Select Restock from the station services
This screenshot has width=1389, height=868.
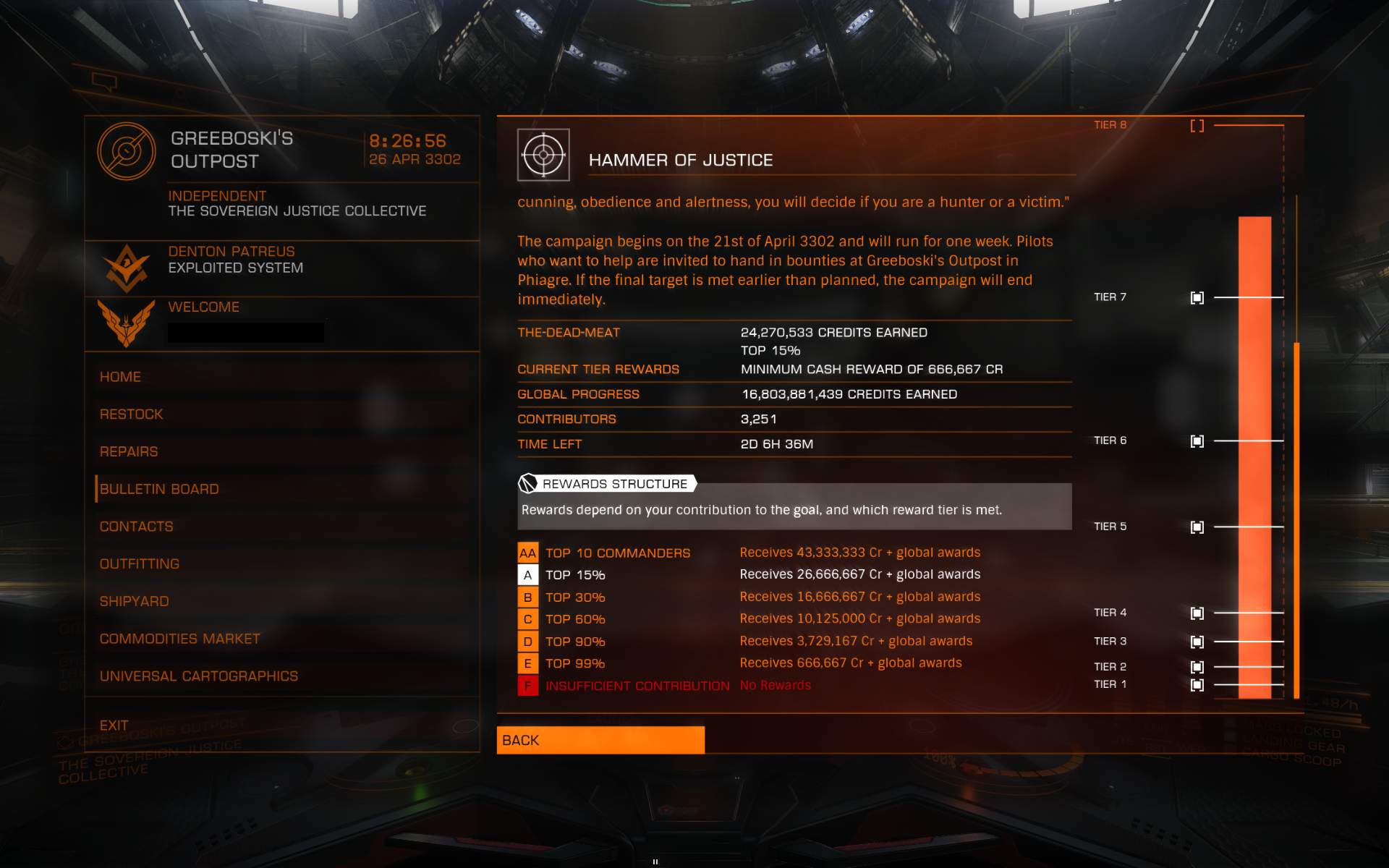point(132,414)
